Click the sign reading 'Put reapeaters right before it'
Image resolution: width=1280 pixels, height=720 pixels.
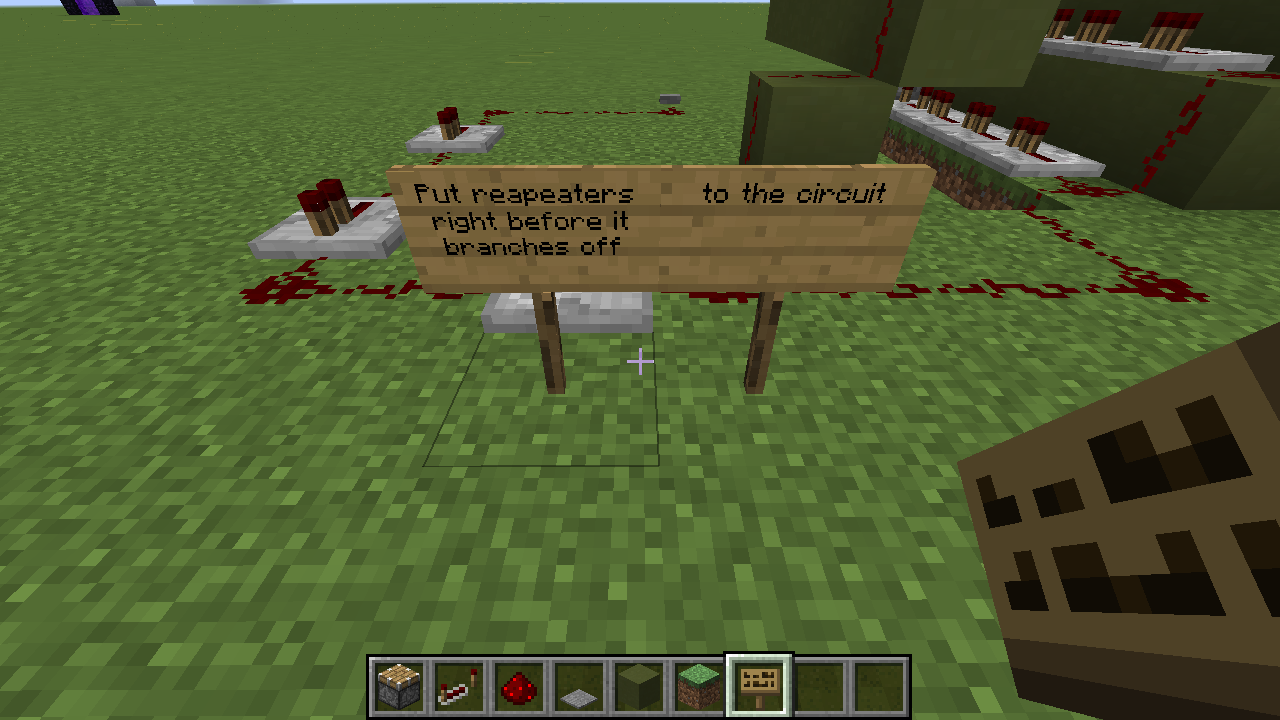(520, 220)
